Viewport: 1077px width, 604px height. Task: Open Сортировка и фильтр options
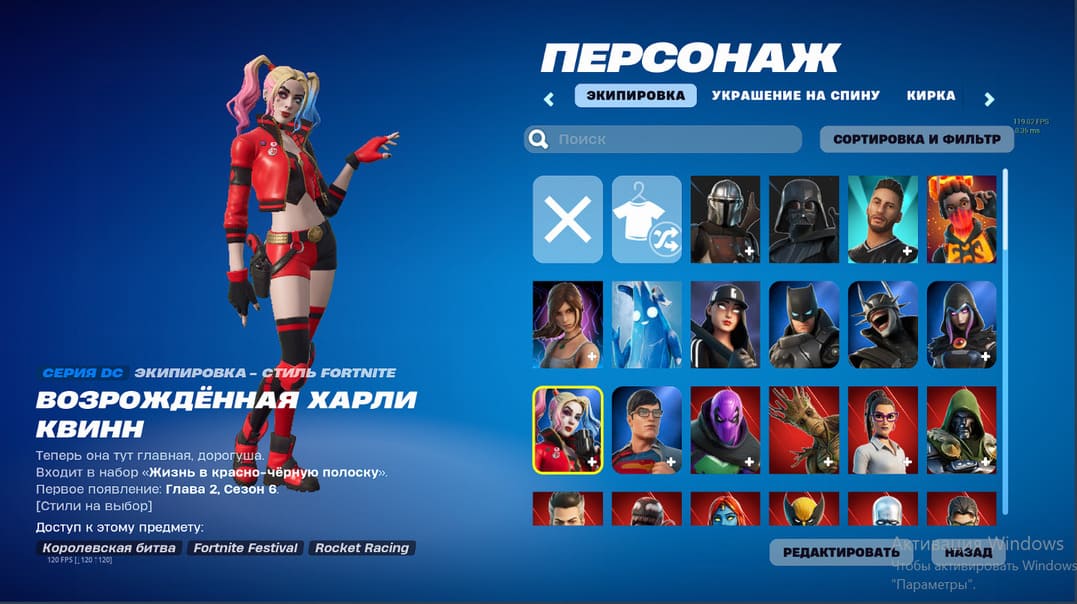click(x=916, y=139)
